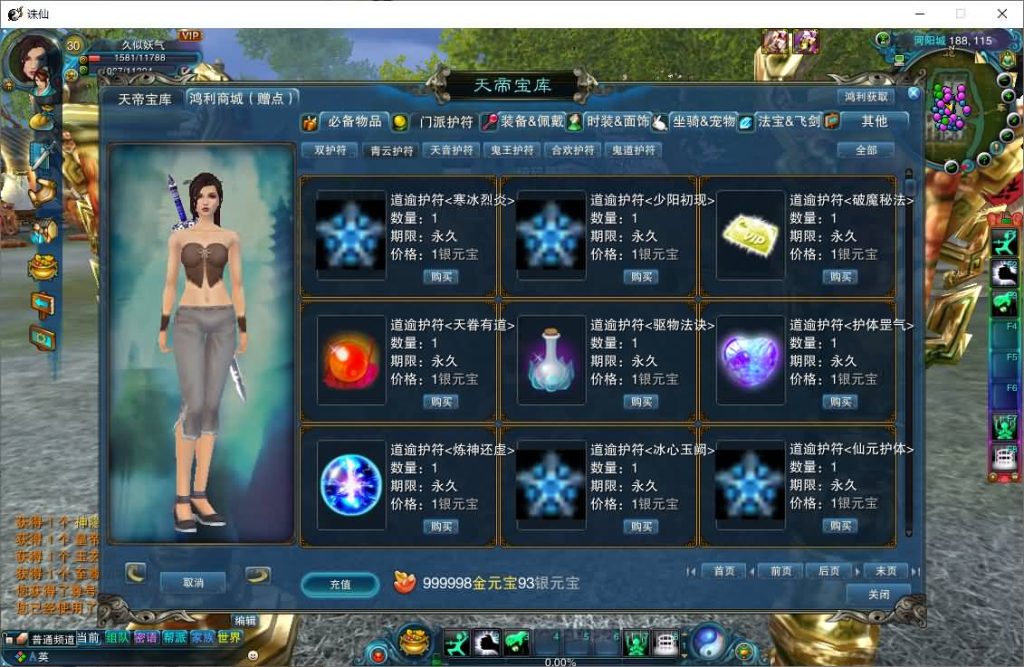Open the 坐骑&宠物 category
This screenshot has width=1024, height=667.
(703, 121)
